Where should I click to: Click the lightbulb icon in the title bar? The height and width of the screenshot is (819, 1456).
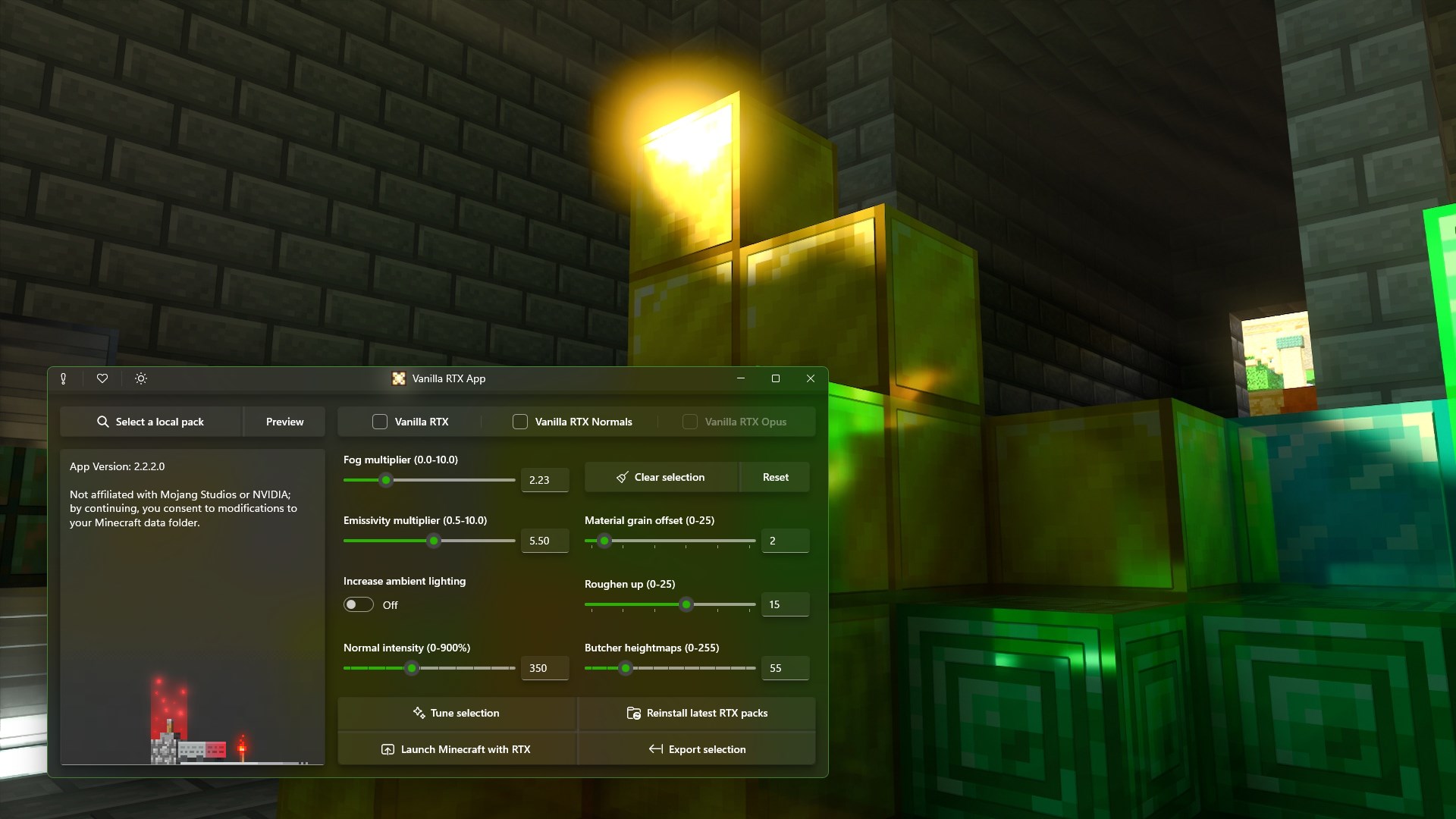(64, 378)
